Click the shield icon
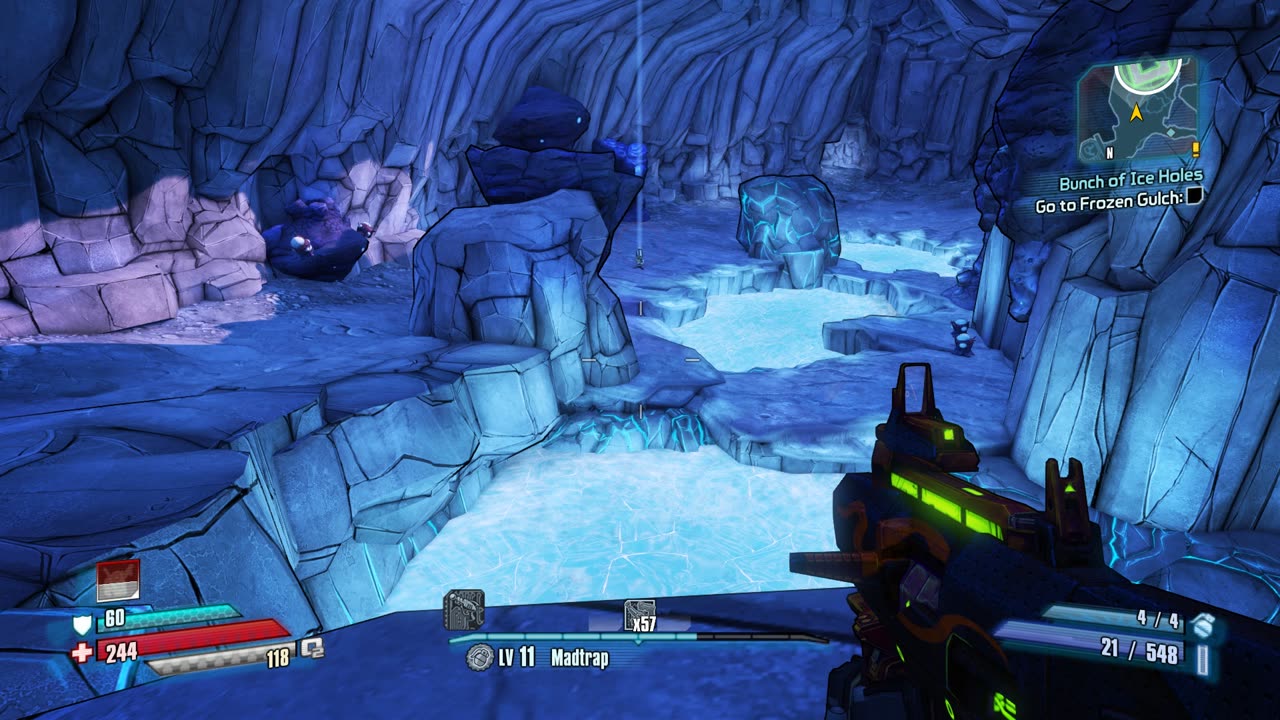 pyautogui.click(x=82, y=624)
